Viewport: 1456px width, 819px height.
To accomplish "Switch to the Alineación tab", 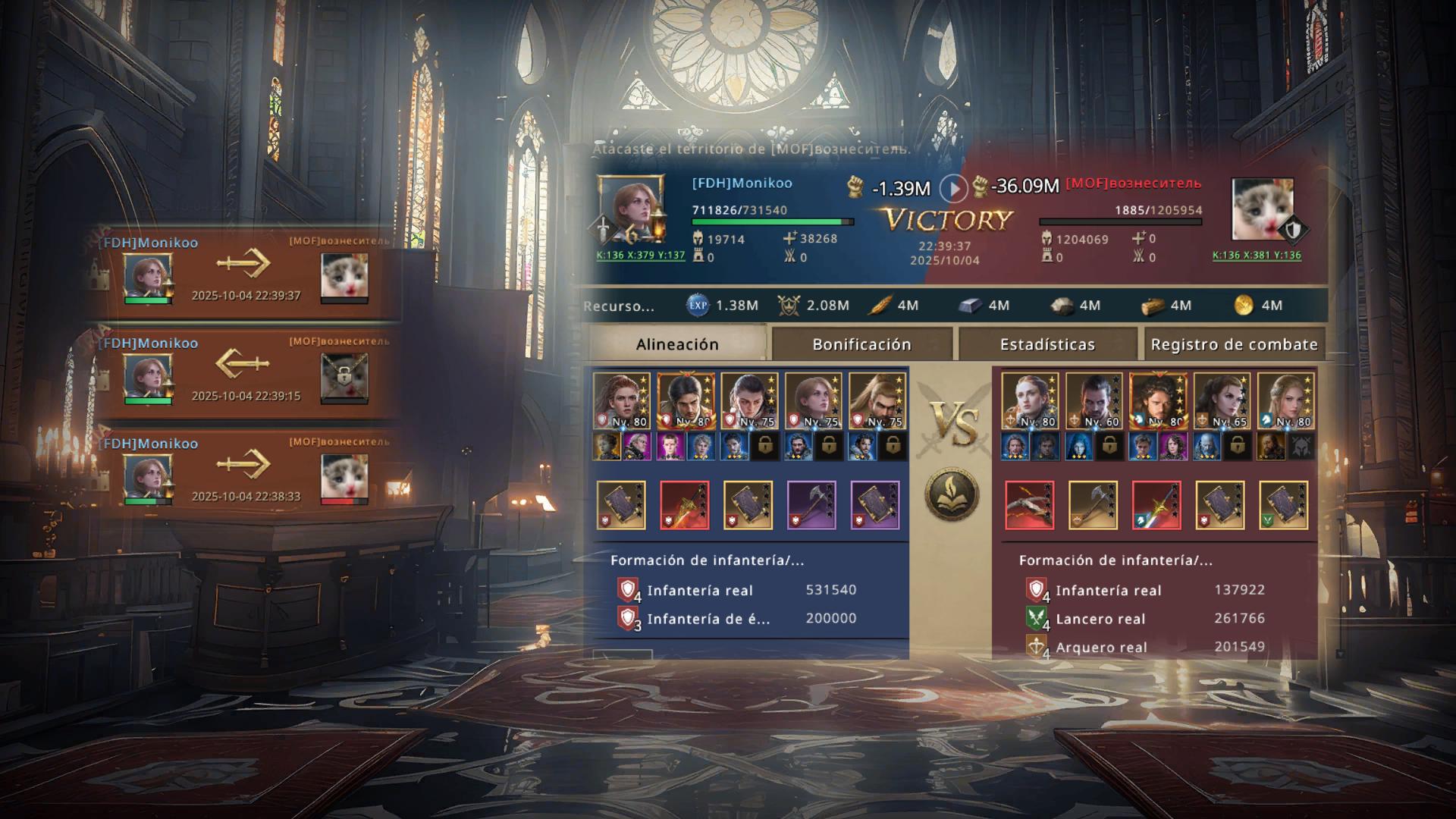I will coord(677,344).
